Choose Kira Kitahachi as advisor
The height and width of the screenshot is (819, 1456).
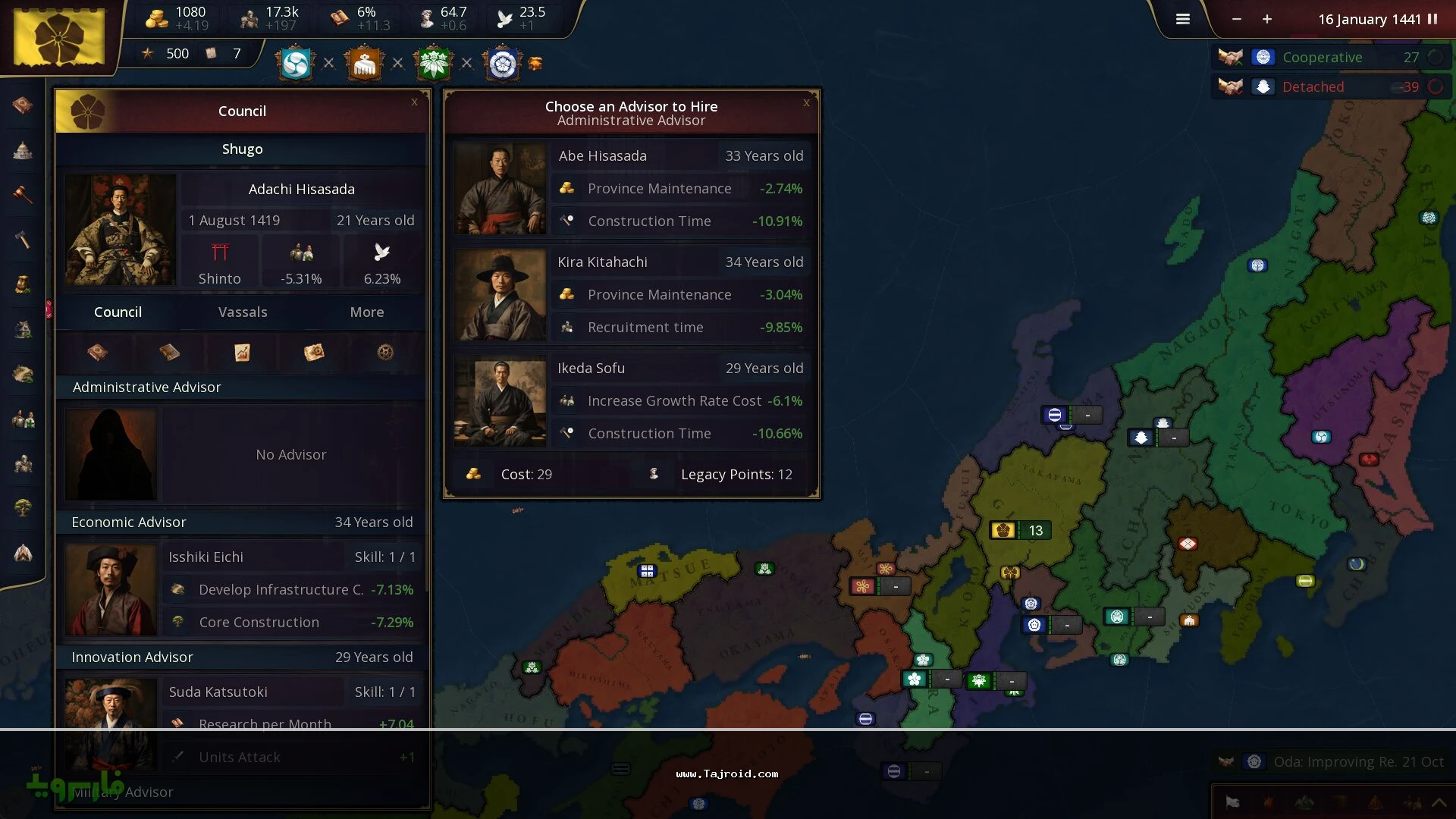(631, 294)
